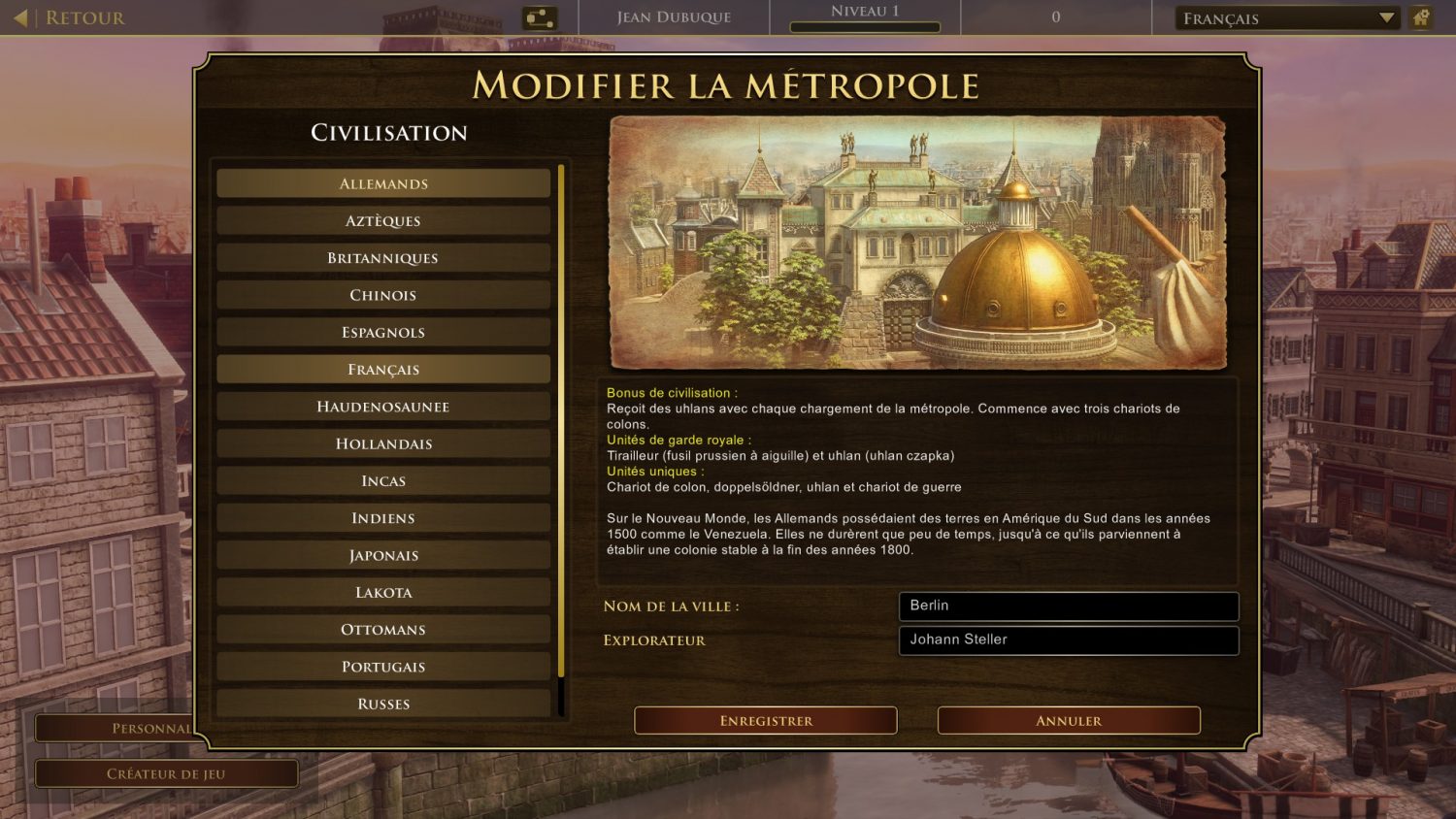Edit the city name field Berlin

coord(1068,606)
